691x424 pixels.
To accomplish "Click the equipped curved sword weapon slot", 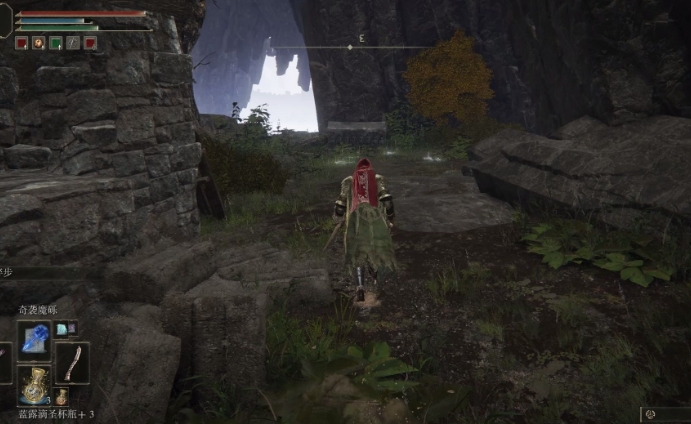I will (x=73, y=362).
